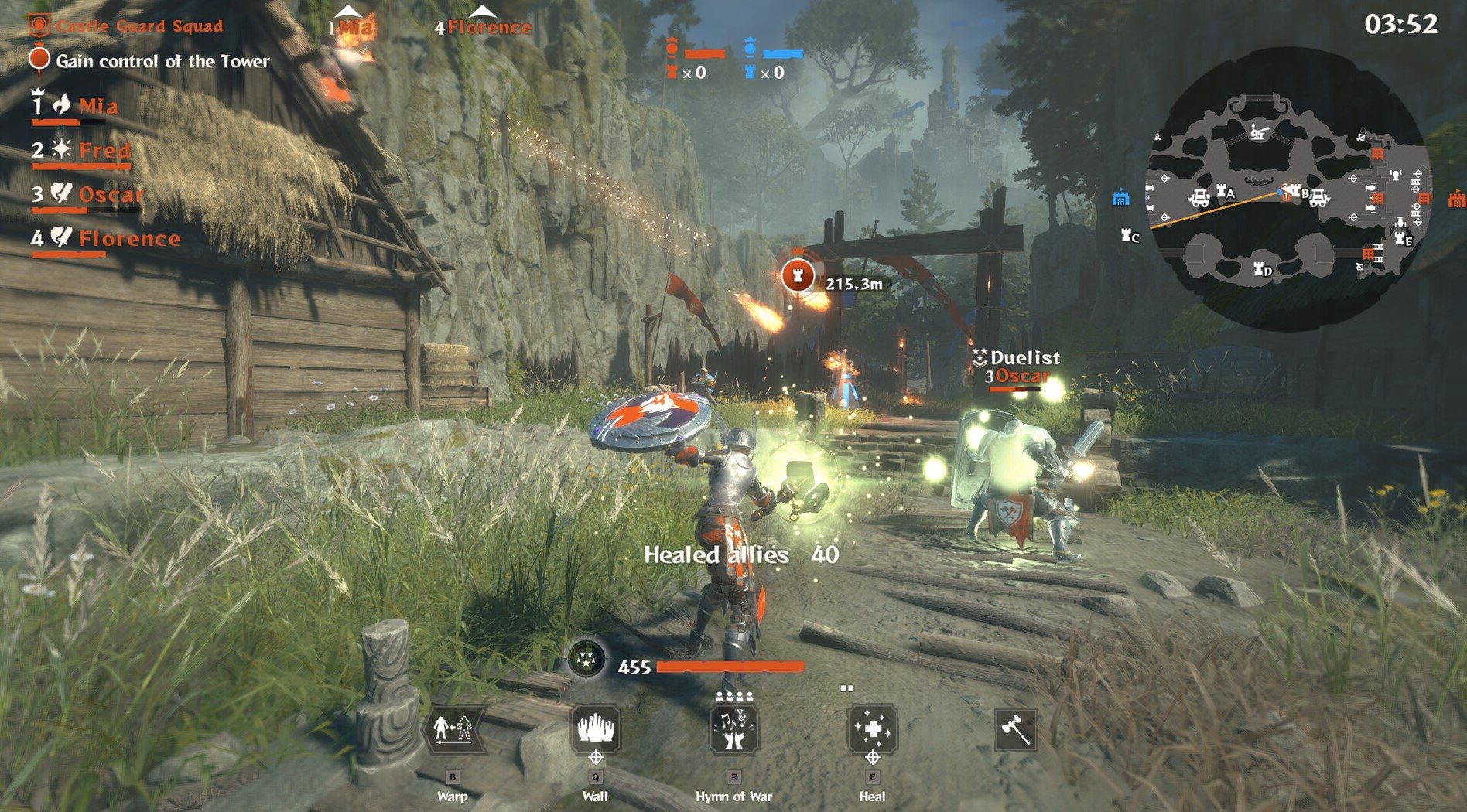The width and height of the screenshot is (1467, 812).
Task: Choose Fred from the squad list
Action: point(104,150)
